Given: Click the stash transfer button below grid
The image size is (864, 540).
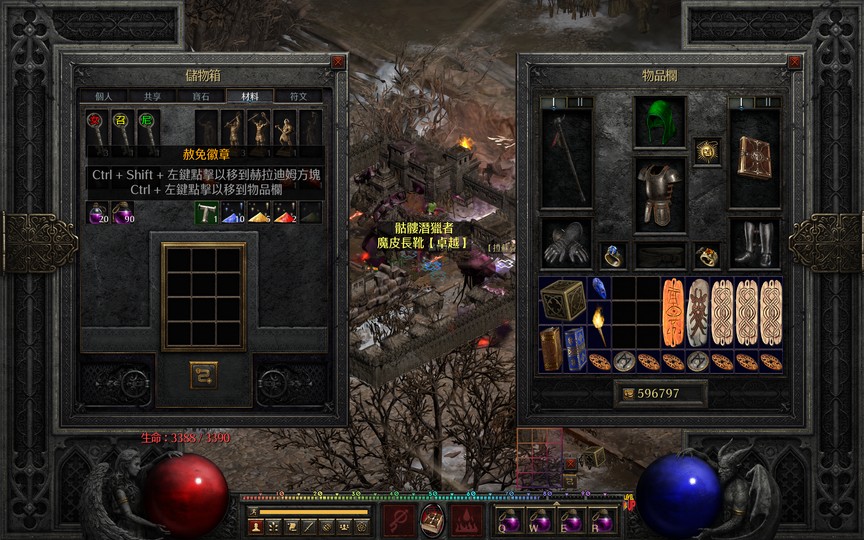Looking at the screenshot, I should coord(204,374).
